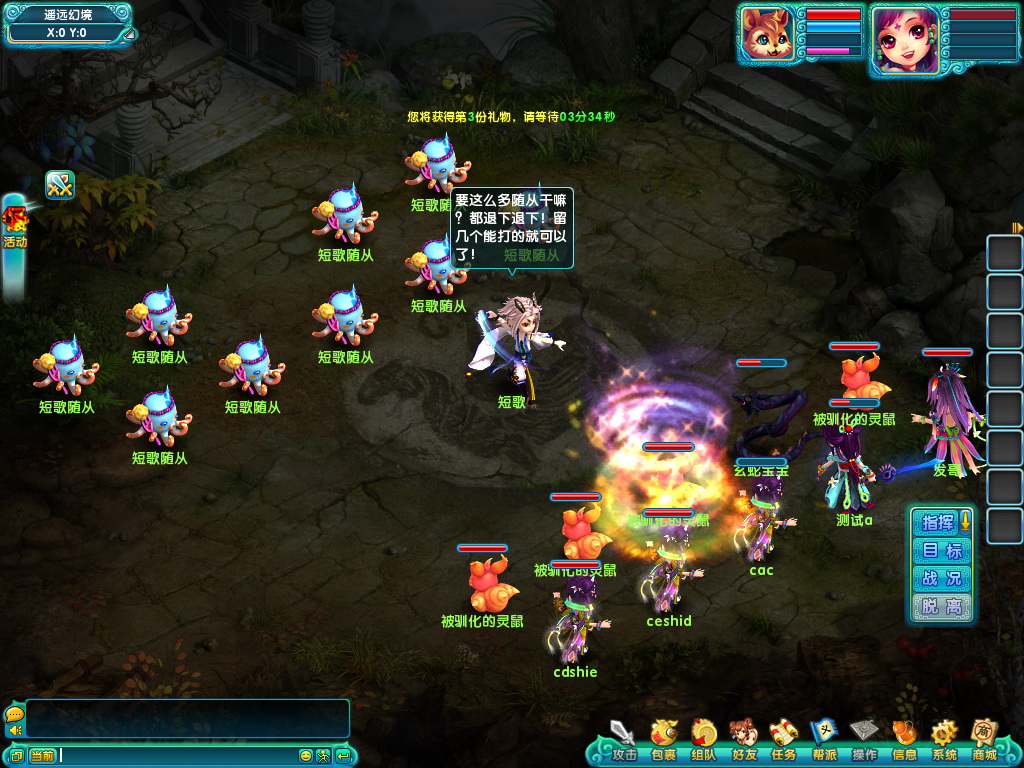The width and height of the screenshot is (1024, 768).
Task: Open the 系统 system settings gear
Action: click(944, 740)
